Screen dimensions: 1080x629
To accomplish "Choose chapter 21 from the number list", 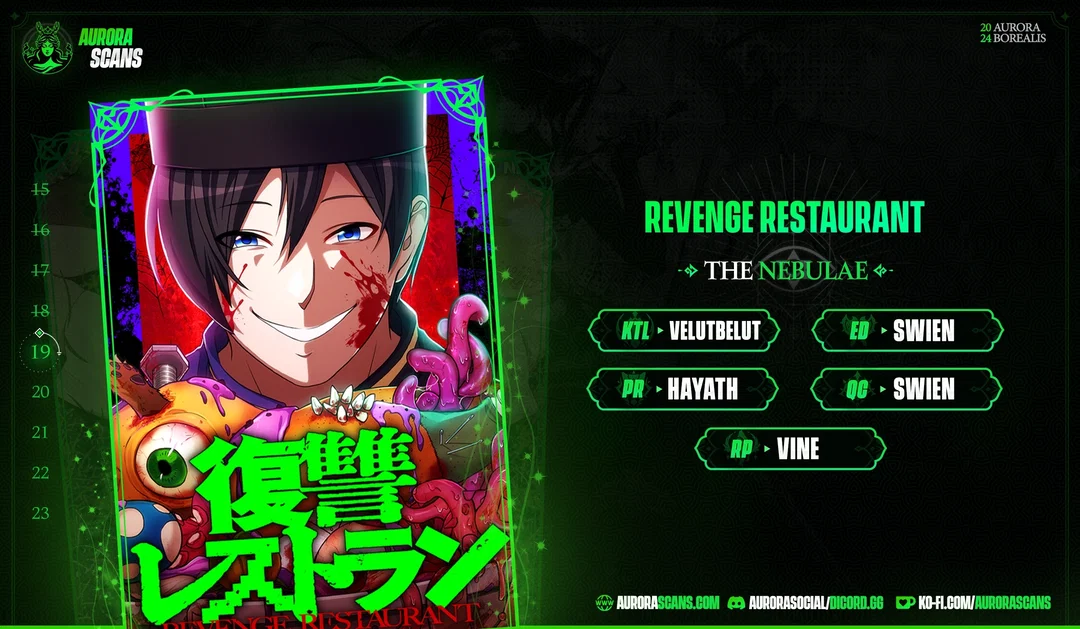I will [x=41, y=433].
